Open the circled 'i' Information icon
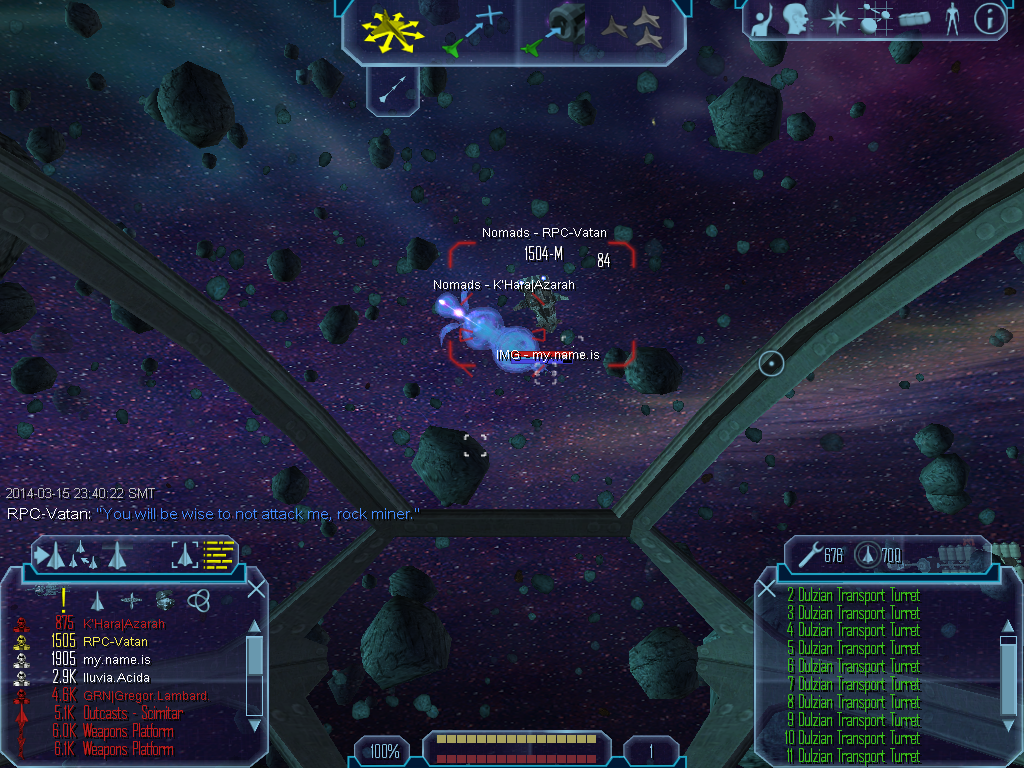 click(988, 19)
